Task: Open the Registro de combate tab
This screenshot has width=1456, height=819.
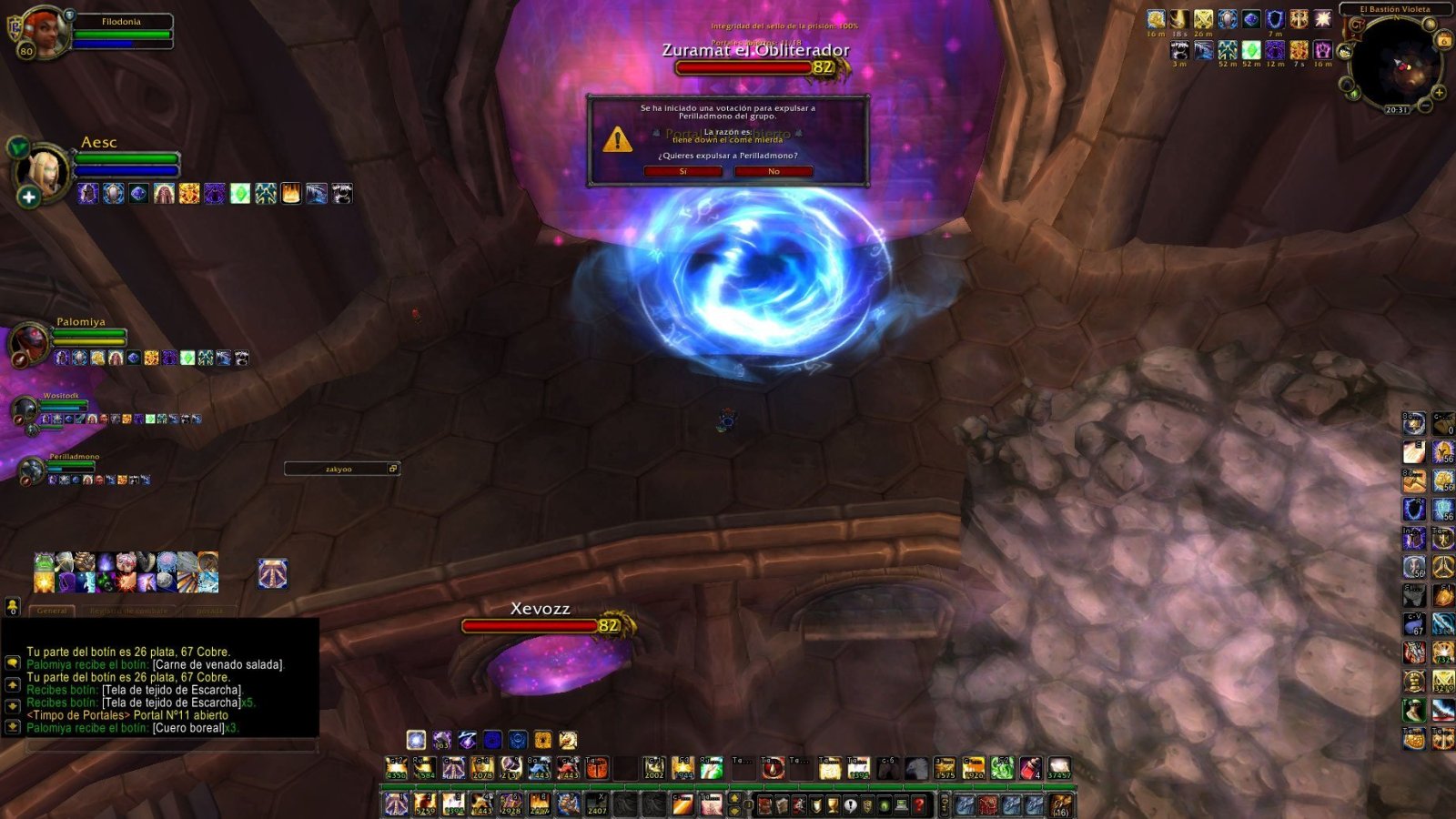Action: (x=128, y=611)
